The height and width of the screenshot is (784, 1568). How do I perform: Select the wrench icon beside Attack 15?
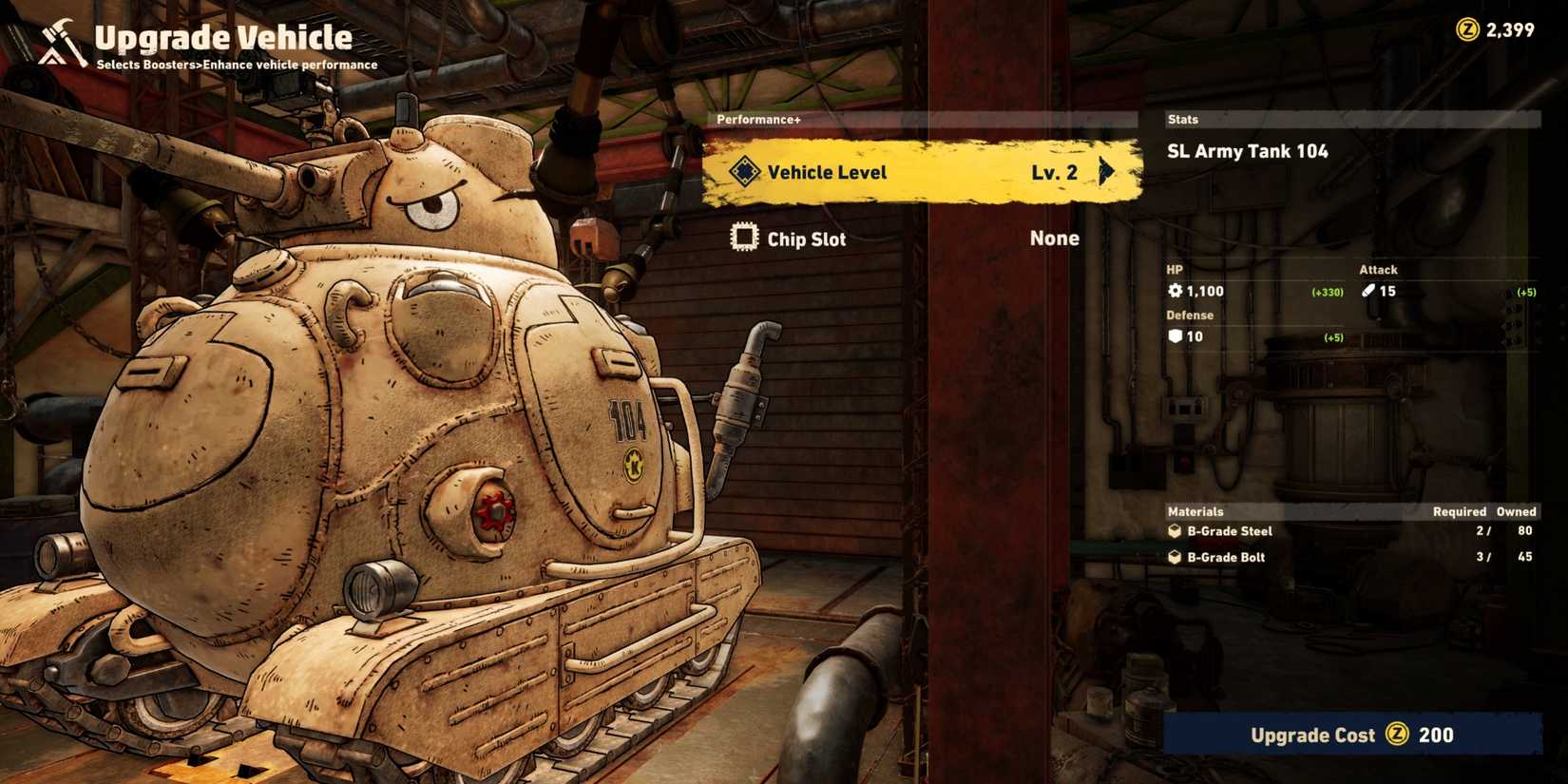pos(1367,291)
